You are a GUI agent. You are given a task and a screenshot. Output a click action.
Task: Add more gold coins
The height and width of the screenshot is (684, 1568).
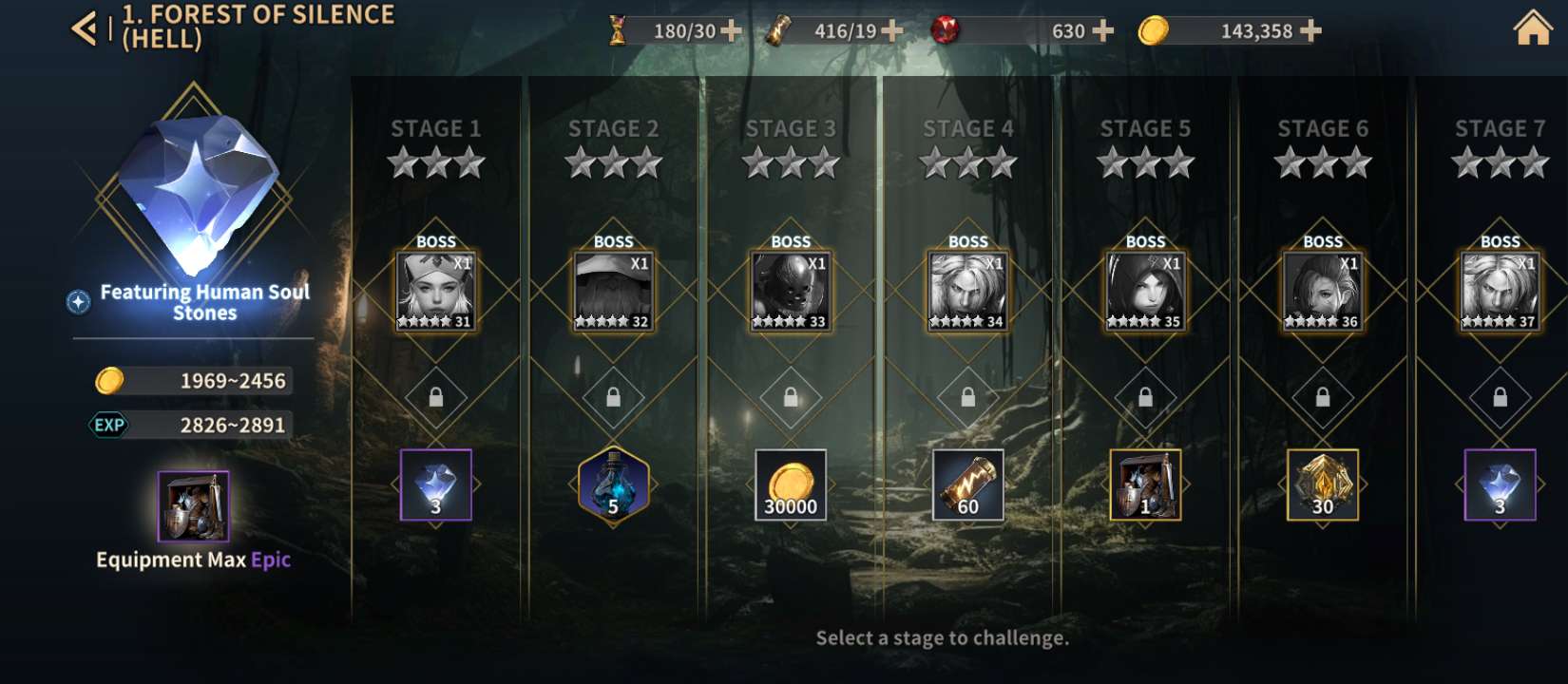pyautogui.click(x=1310, y=30)
